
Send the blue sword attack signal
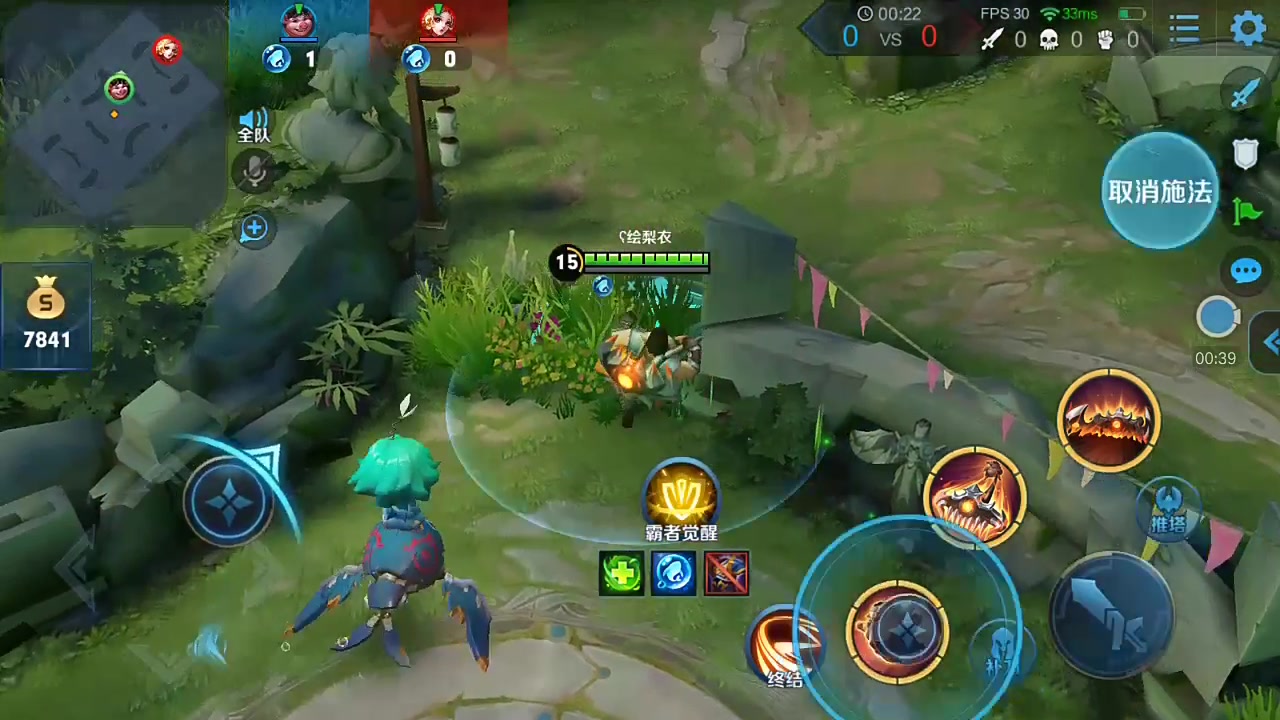coord(1244,92)
